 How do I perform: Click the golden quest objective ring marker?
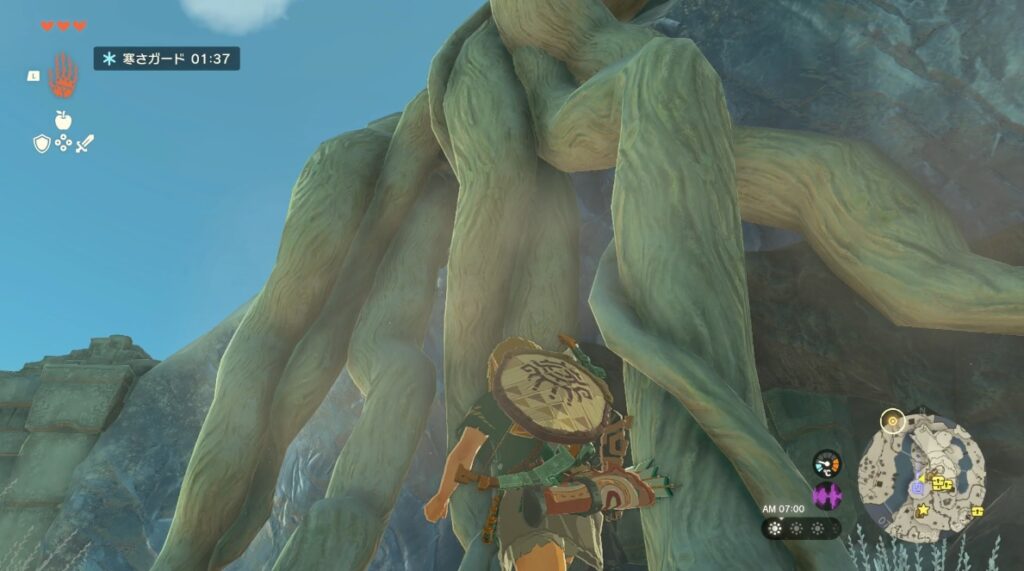pyautogui.click(x=893, y=421)
